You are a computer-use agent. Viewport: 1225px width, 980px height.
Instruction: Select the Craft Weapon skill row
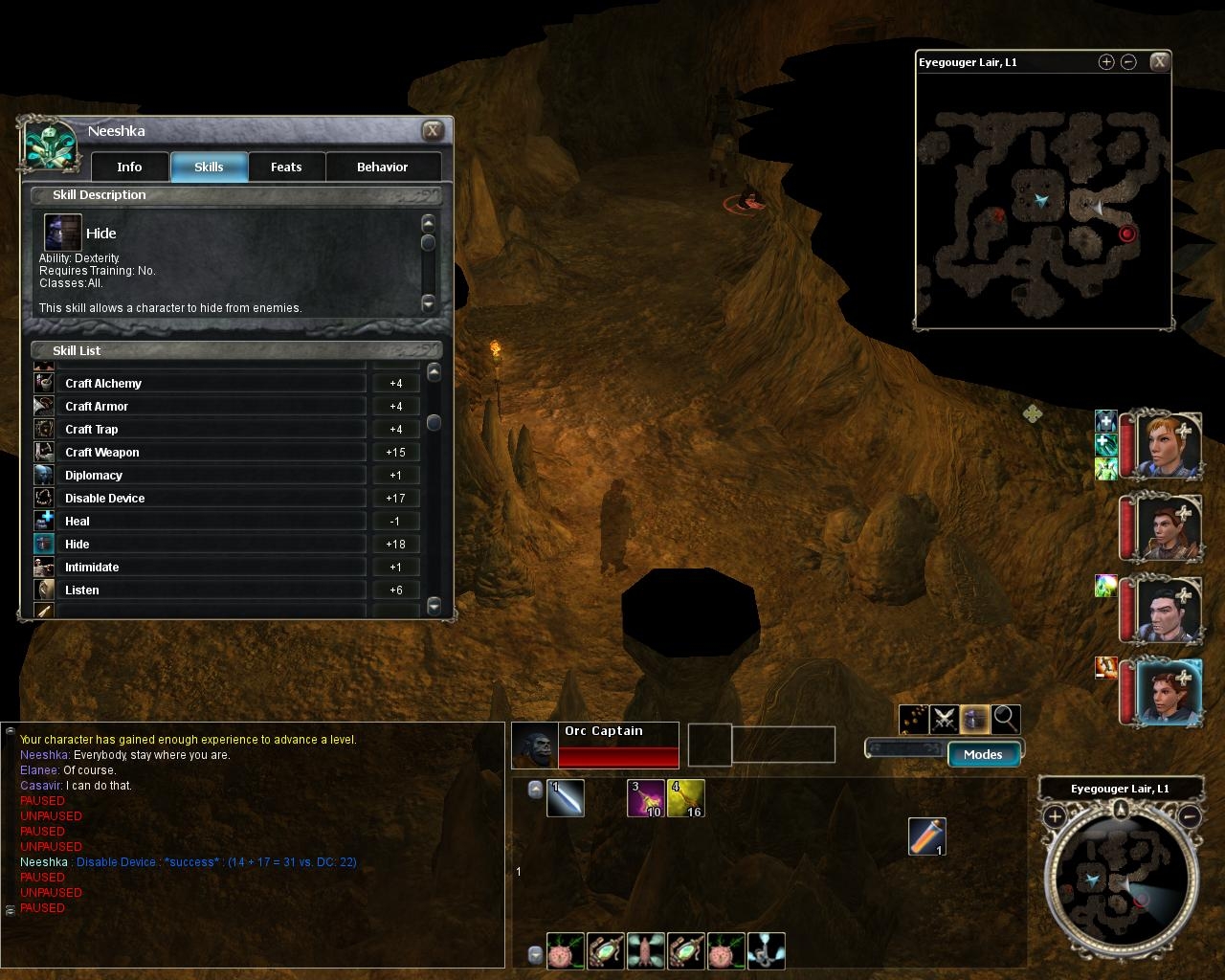click(211, 452)
